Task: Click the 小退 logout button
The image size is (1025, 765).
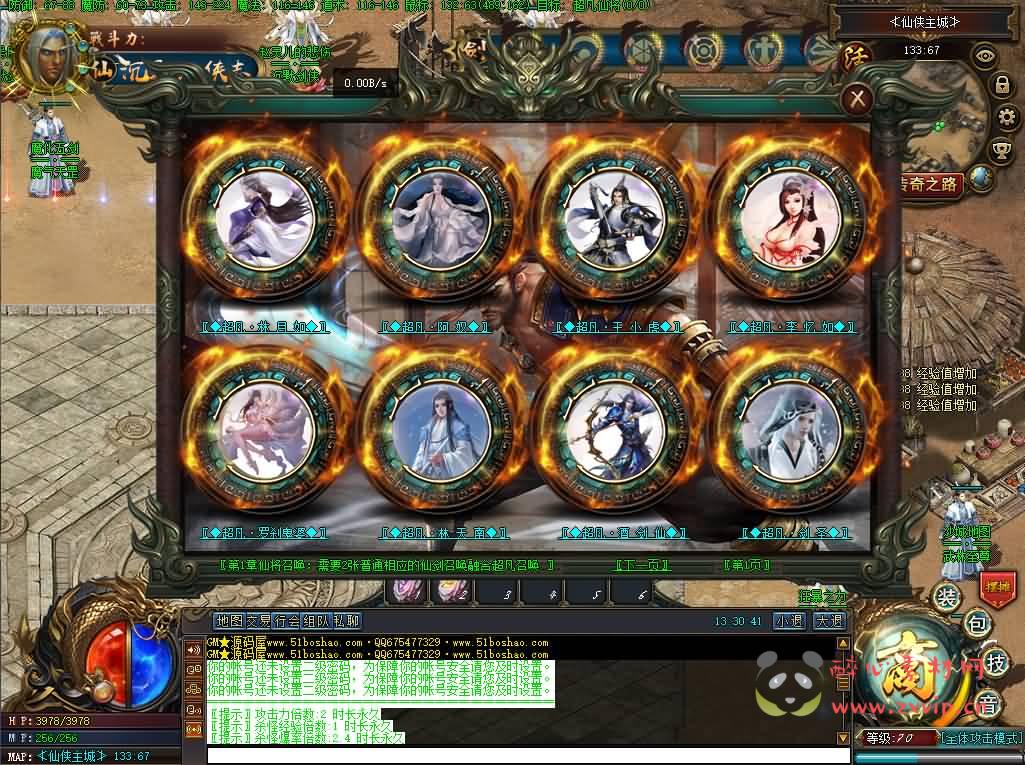Action: pos(789,621)
